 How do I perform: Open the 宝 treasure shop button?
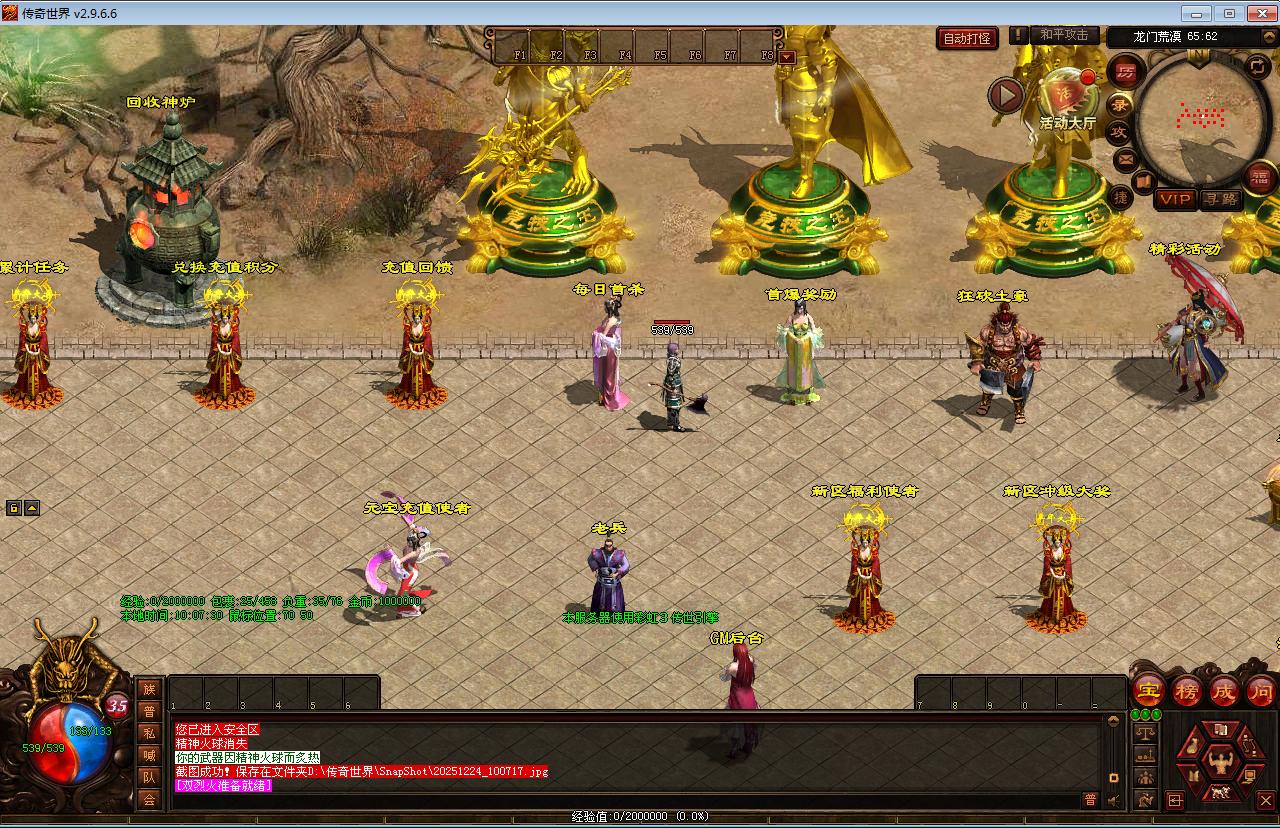click(1148, 690)
